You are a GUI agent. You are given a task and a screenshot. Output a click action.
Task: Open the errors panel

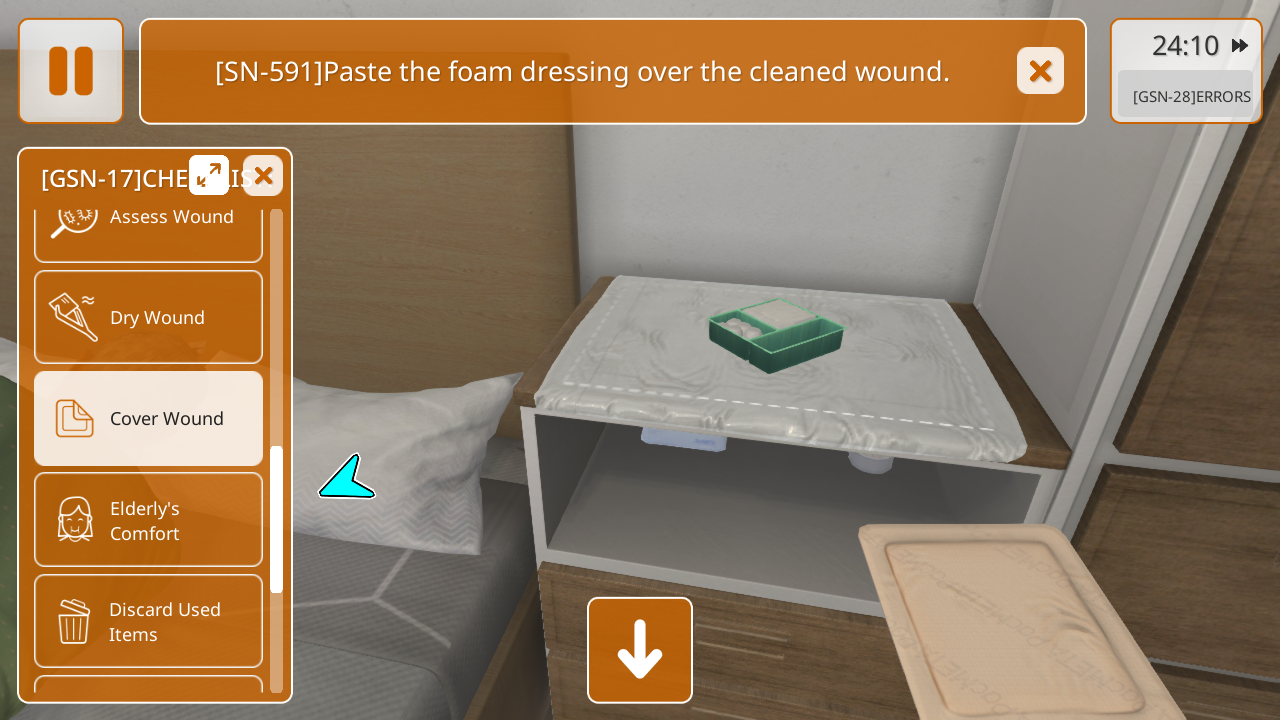(x=1186, y=96)
